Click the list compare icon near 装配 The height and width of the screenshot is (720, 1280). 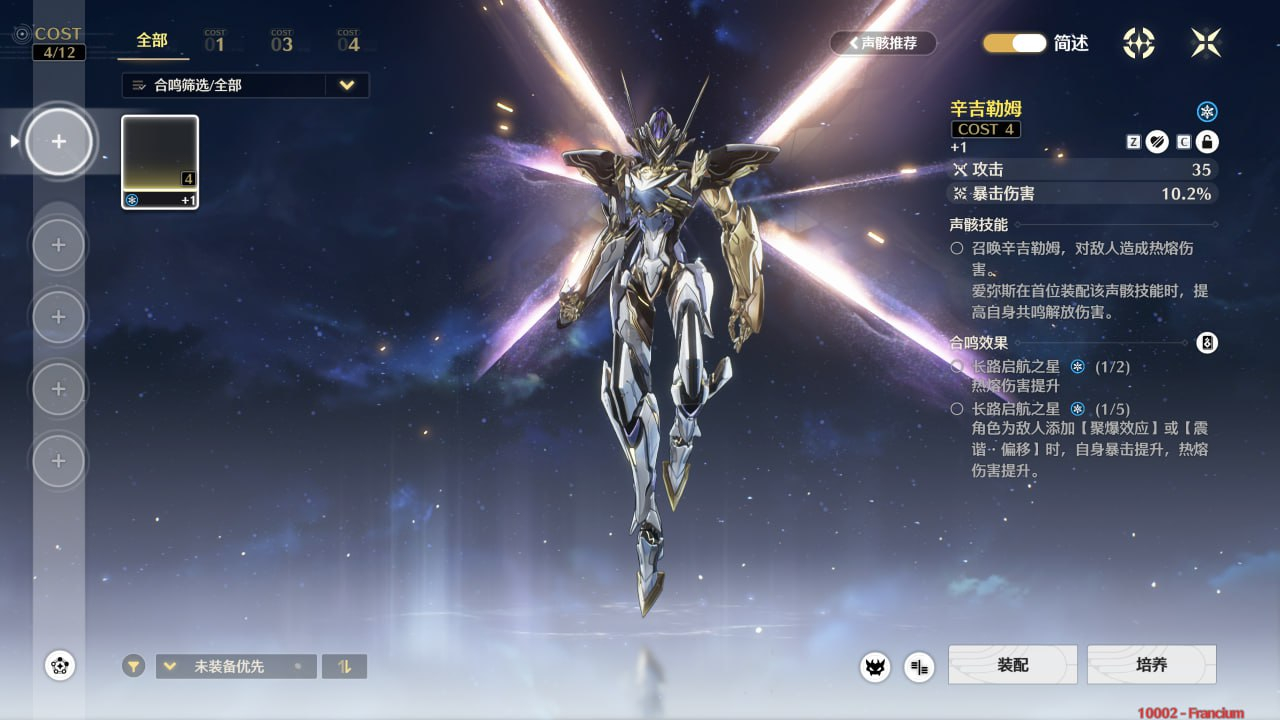pos(919,667)
